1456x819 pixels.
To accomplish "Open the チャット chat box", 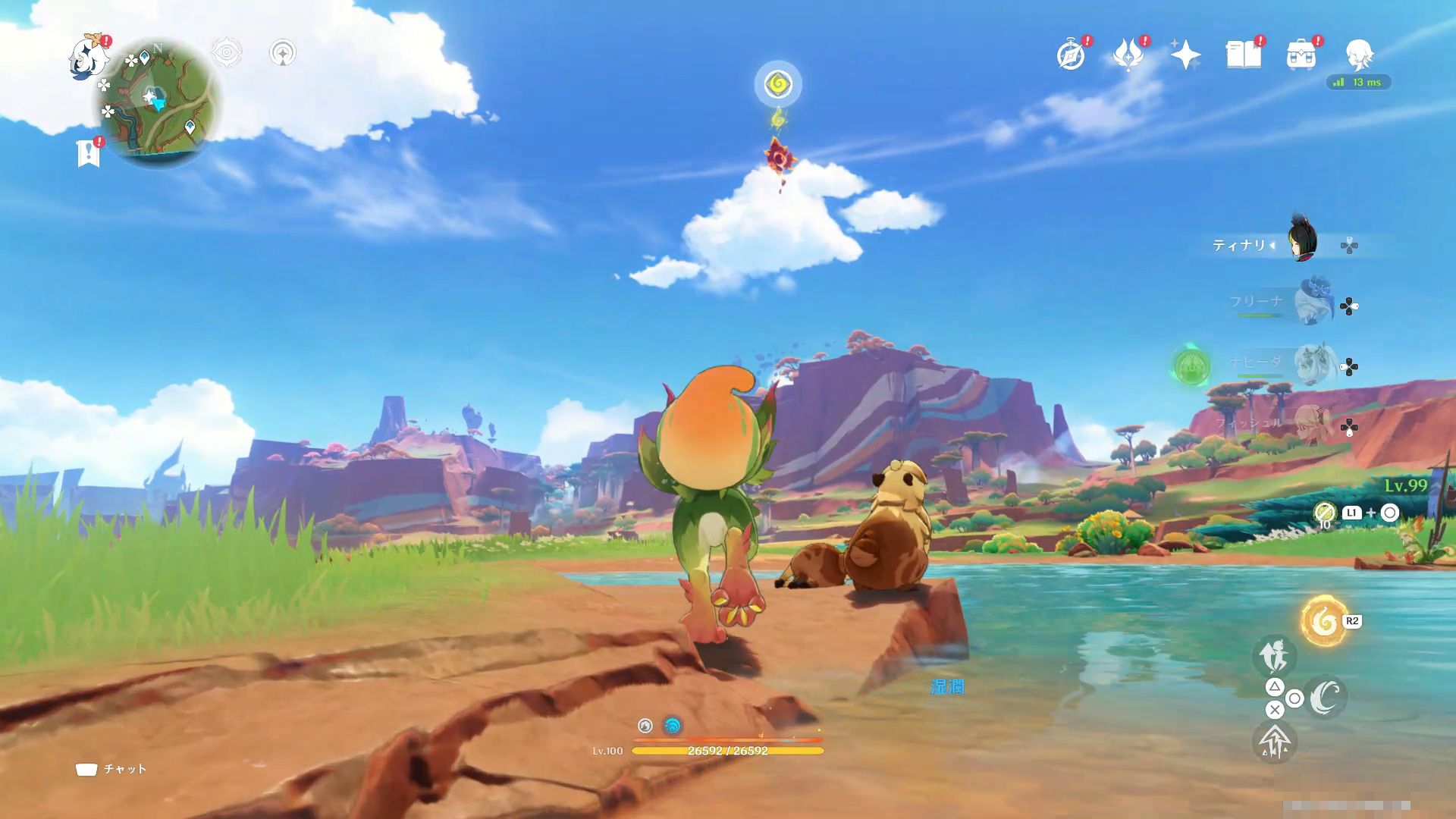I will click(x=111, y=769).
